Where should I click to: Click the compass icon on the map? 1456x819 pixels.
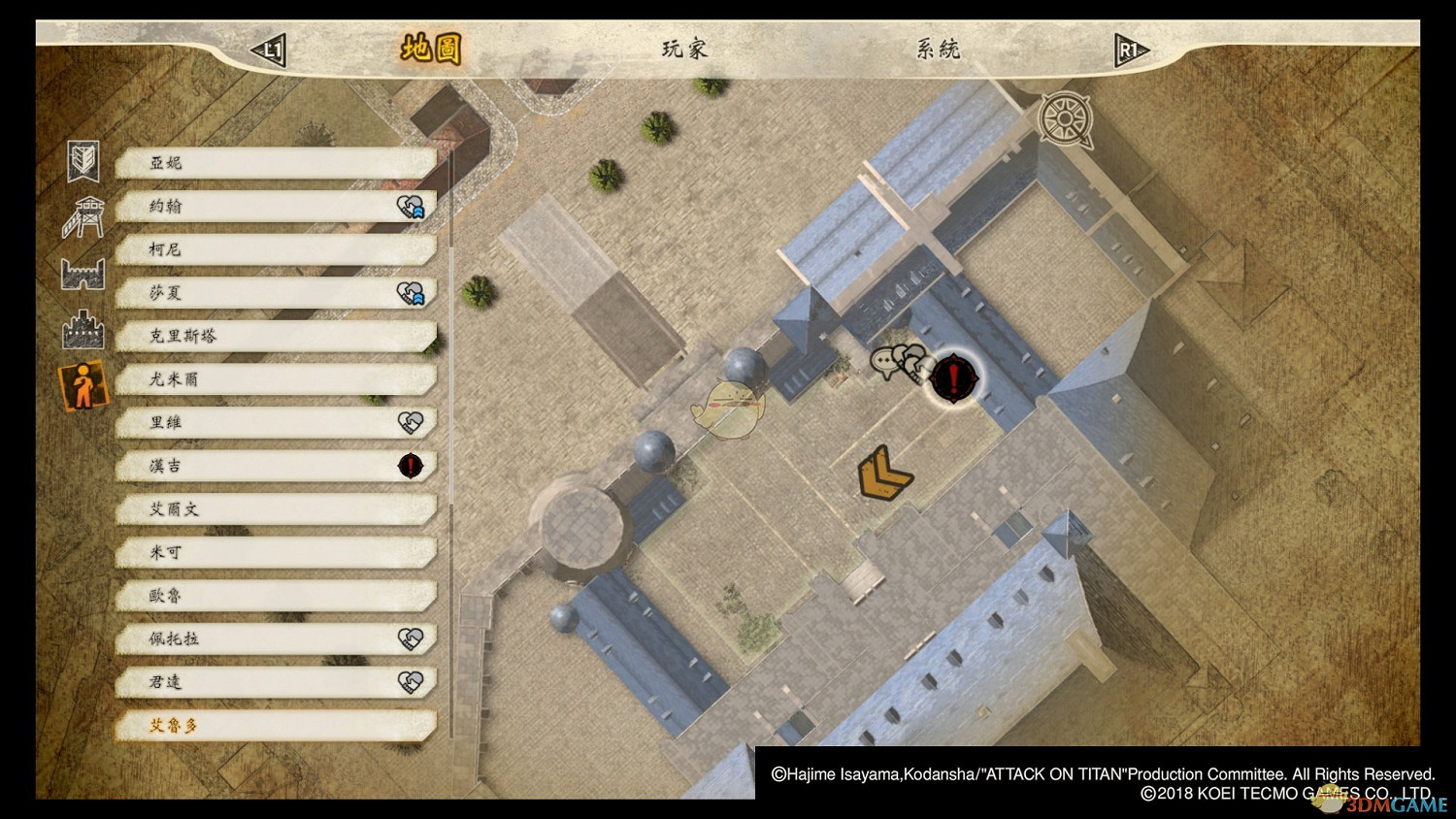pos(1065,119)
